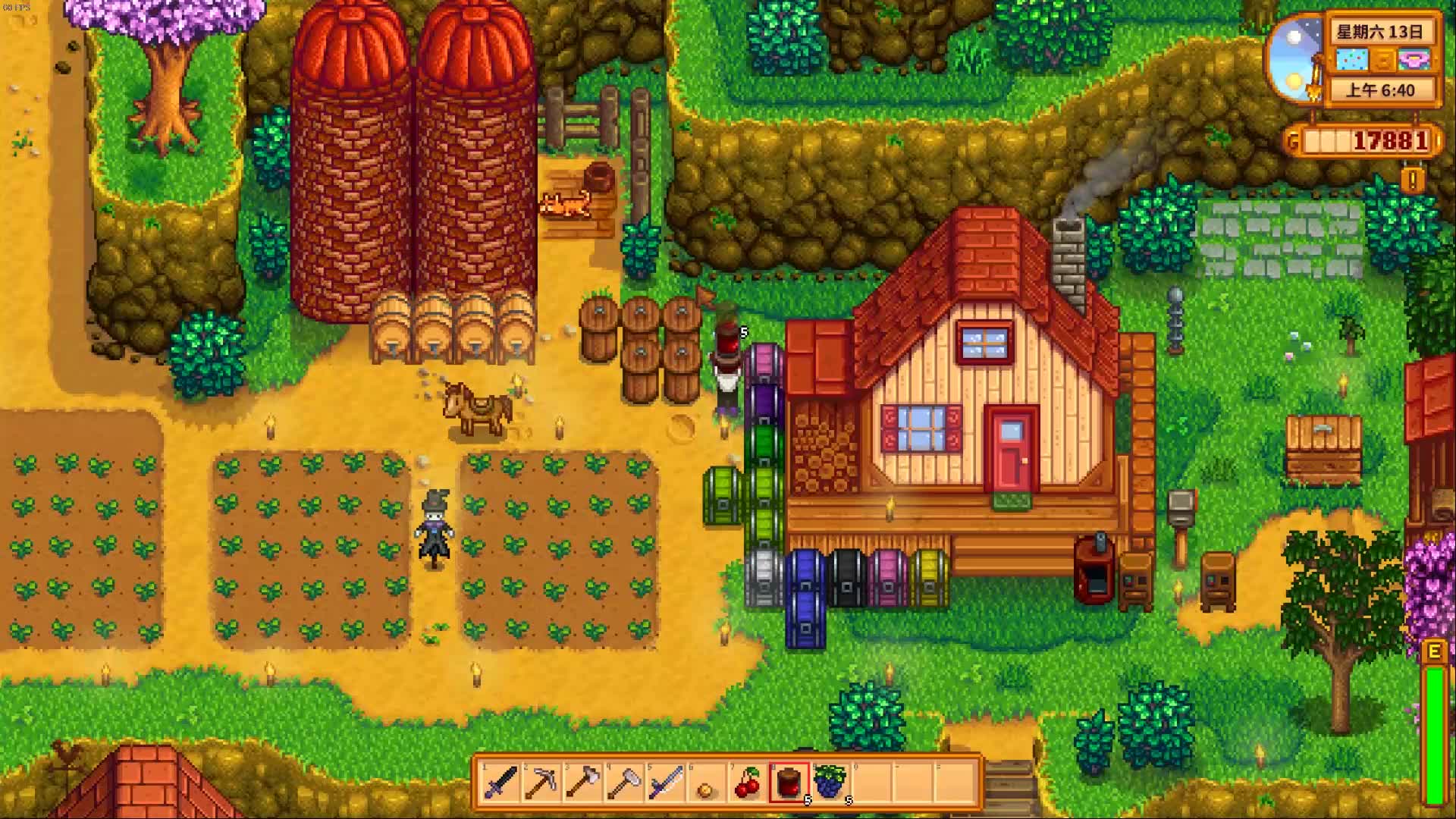This screenshot has width=1456, height=819.
Task: Equip the pickaxe from the toolbar
Action: coord(541,783)
